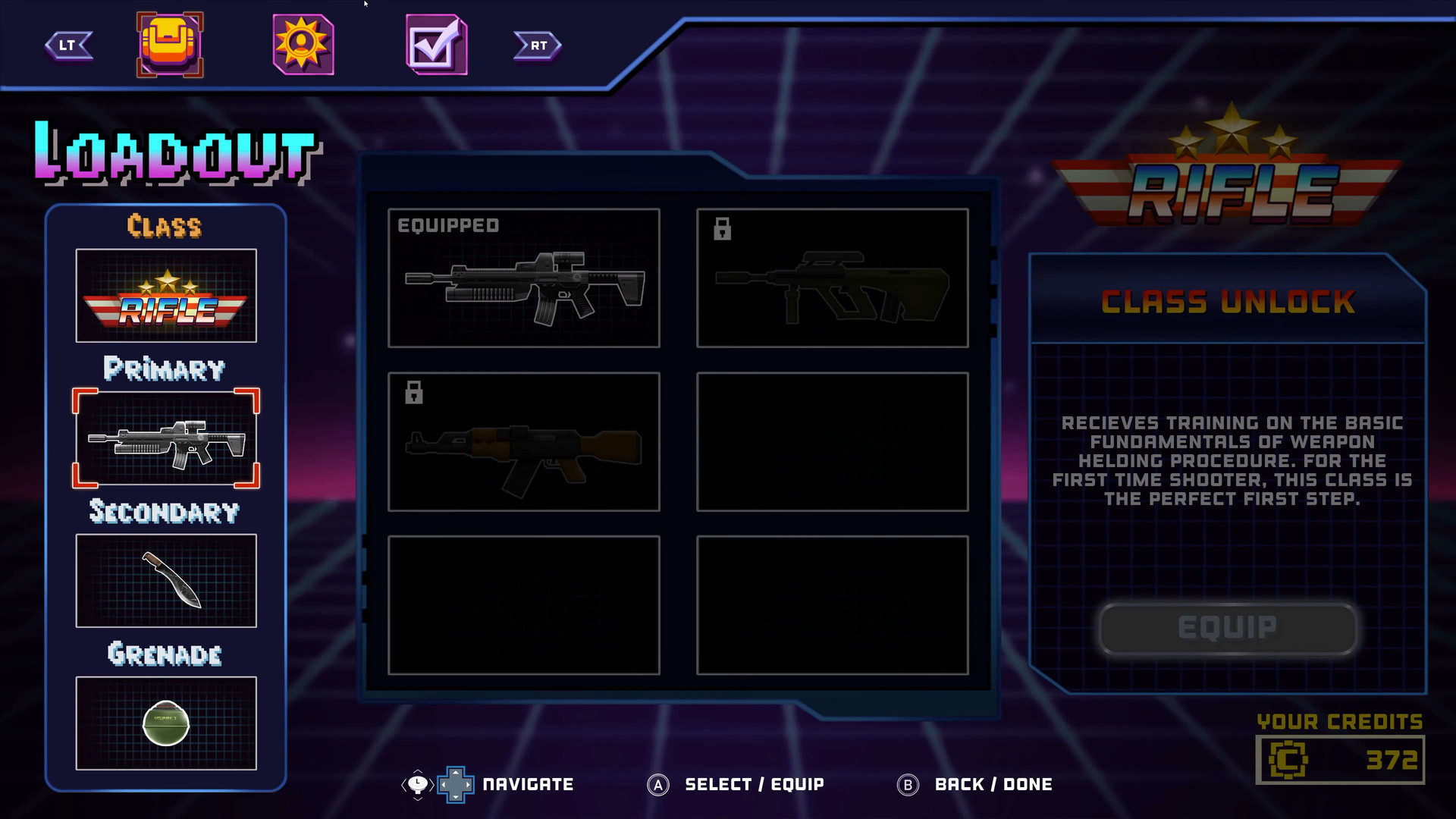Open the checkmark challenges tab
This screenshot has width=1456, height=819.
coord(436,45)
